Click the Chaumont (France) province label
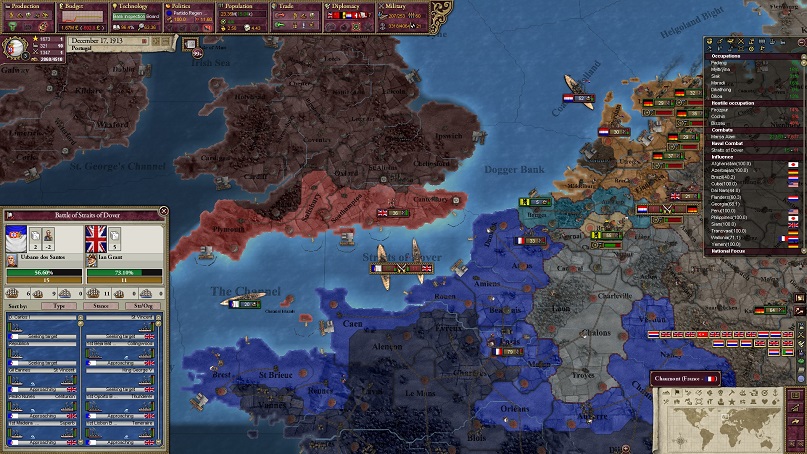 [685, 379]
